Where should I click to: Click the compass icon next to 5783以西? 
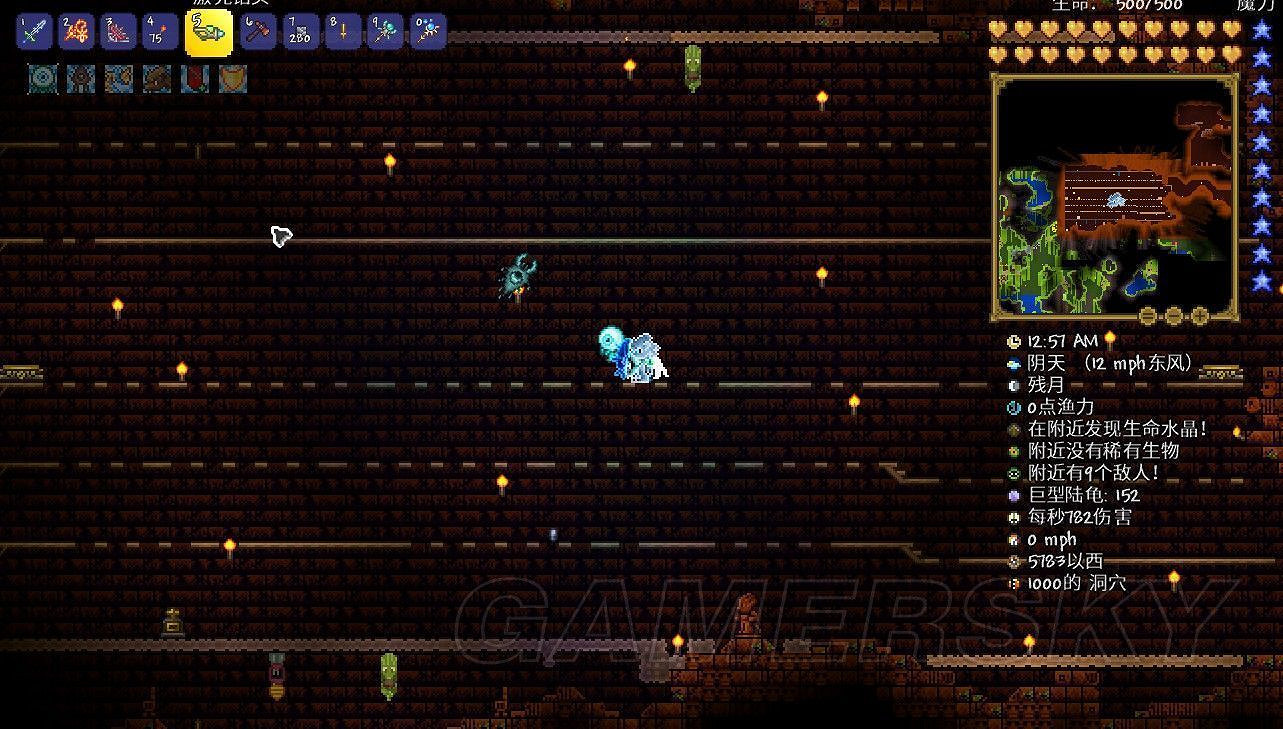click(x=1013, y=561)
